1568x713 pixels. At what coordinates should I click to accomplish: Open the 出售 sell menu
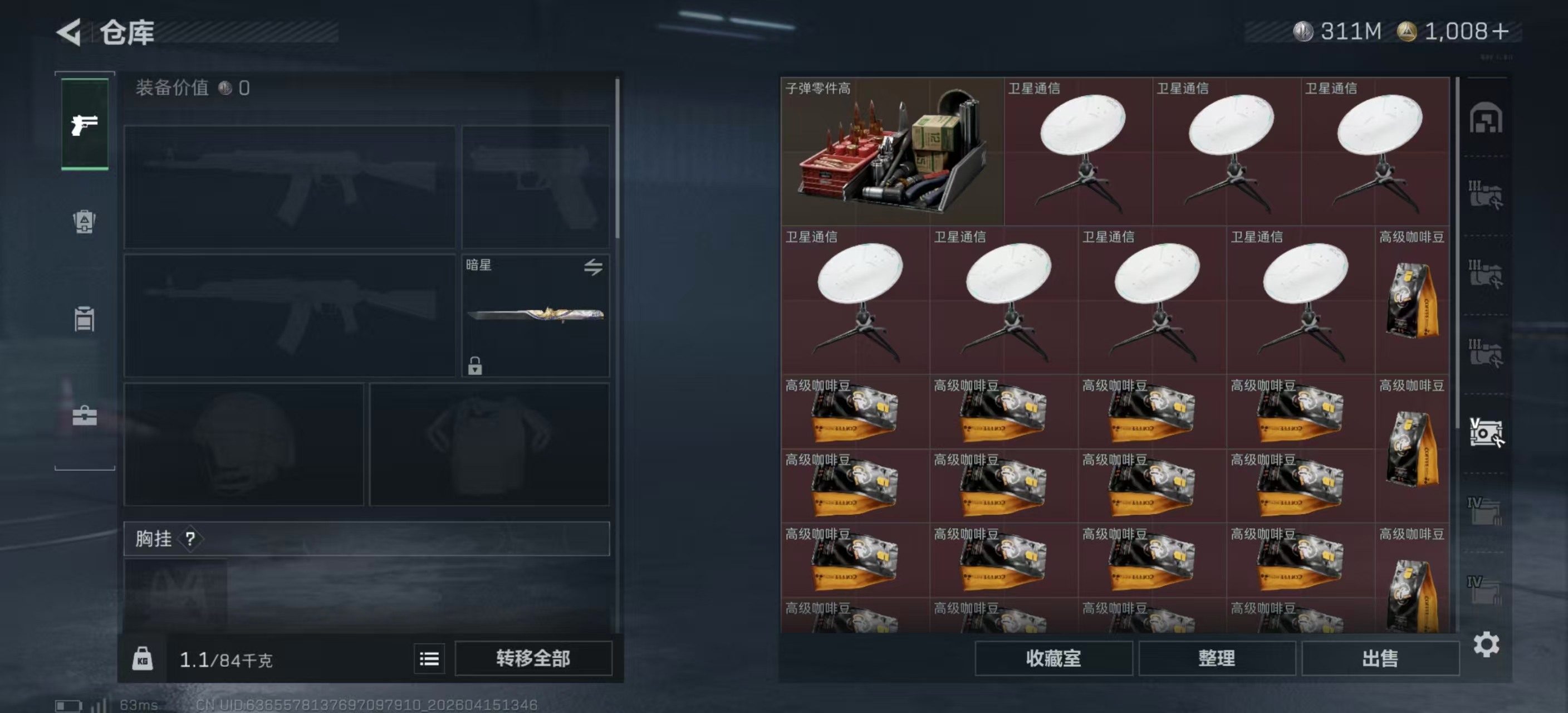click(1380, 658)
